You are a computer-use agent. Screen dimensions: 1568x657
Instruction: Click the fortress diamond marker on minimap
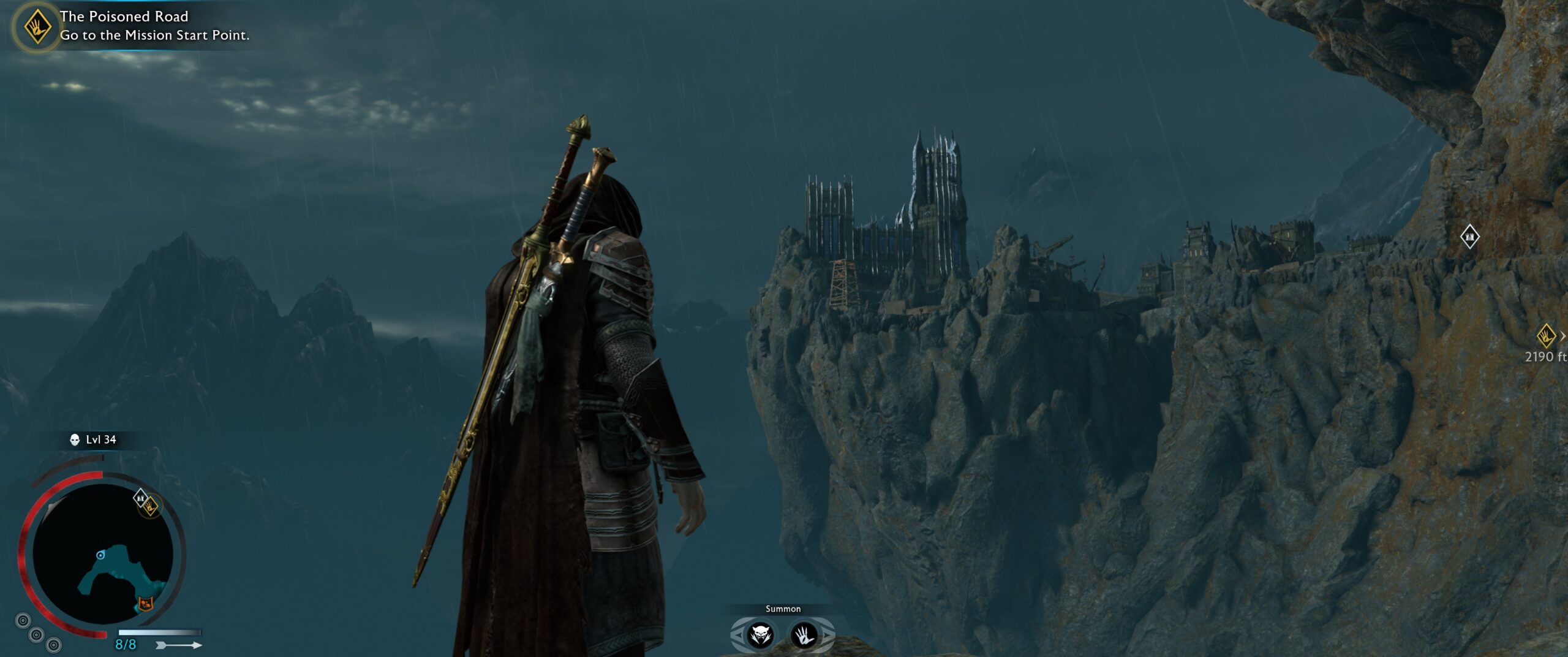click(140, 498)
